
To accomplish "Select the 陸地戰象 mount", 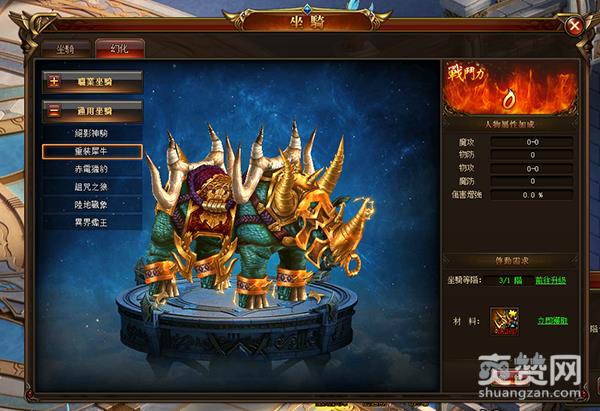I will pos(92,204).
